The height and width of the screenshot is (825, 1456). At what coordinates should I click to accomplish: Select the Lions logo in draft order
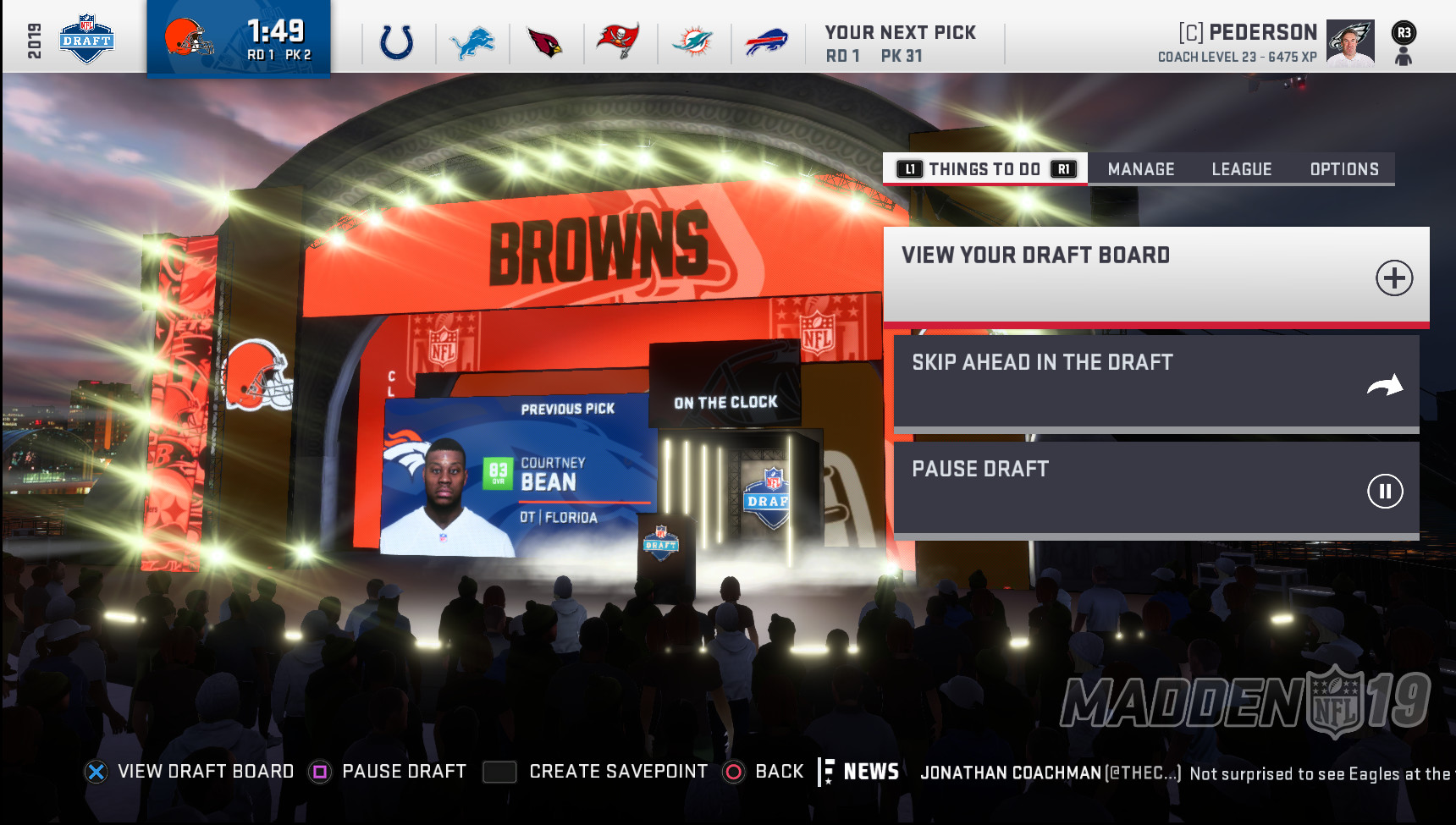[x=472, y=42]
